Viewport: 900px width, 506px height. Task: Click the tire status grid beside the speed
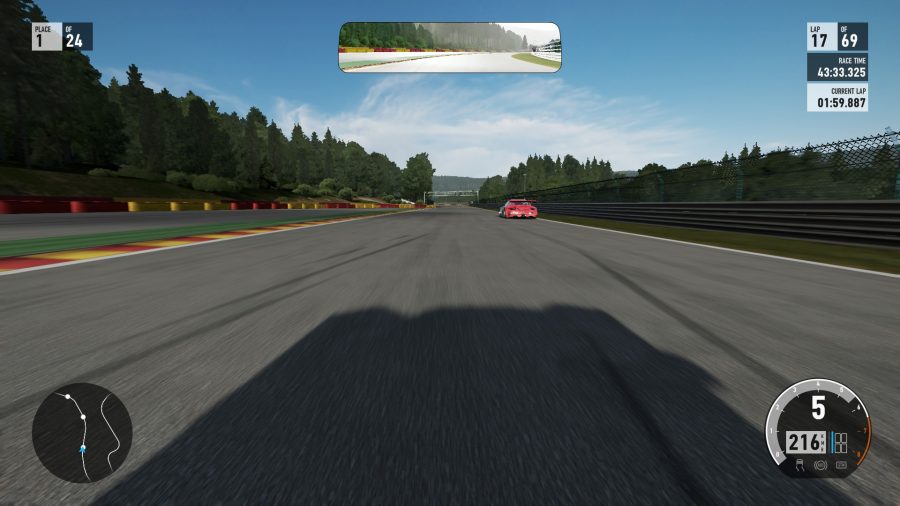(x=841, y=442)
